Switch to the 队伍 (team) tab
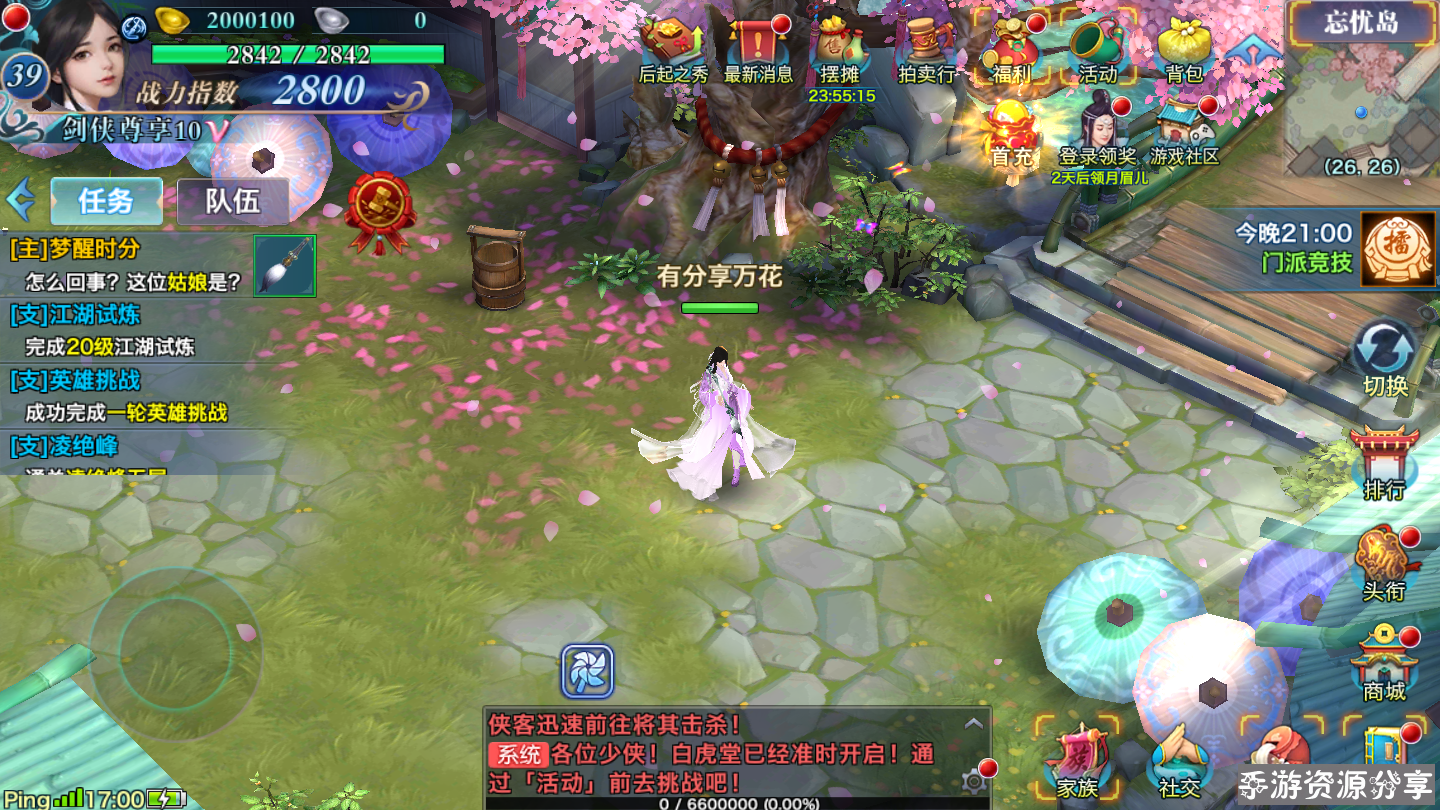The width and height of the screenshot is (1440, 810). point(232,200)
